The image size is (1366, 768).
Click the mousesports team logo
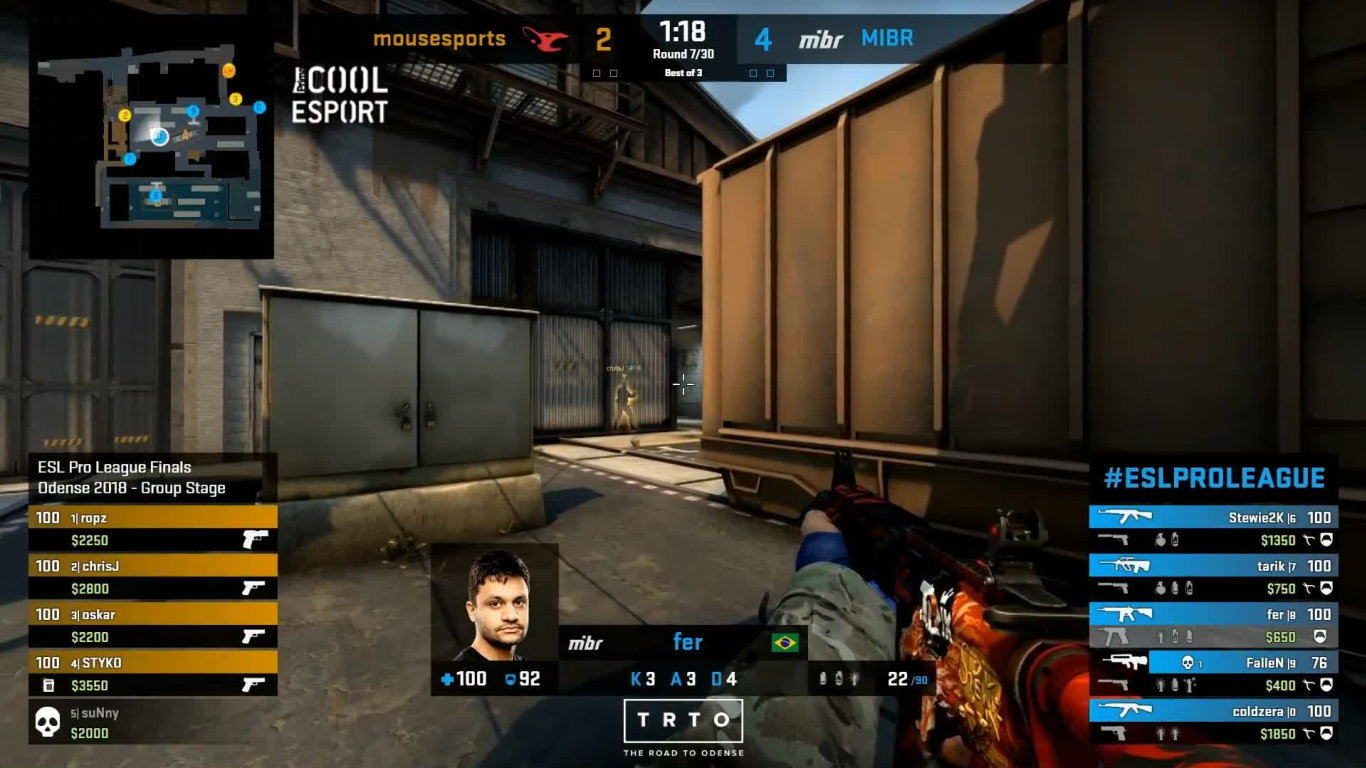[545, 38]
